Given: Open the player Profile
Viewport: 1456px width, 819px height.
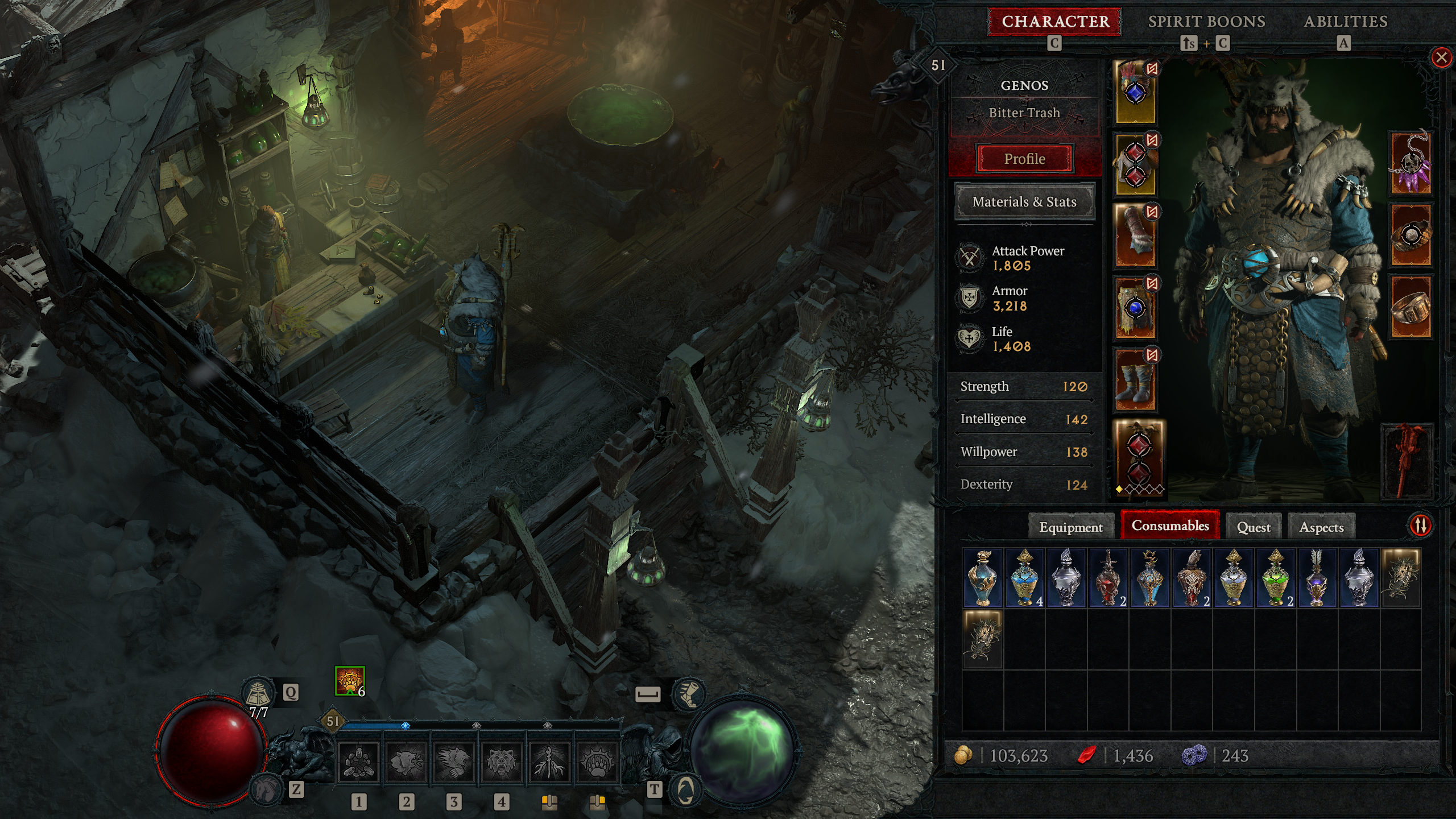Looking at the screenshot, I should (x=1024, y=159).
